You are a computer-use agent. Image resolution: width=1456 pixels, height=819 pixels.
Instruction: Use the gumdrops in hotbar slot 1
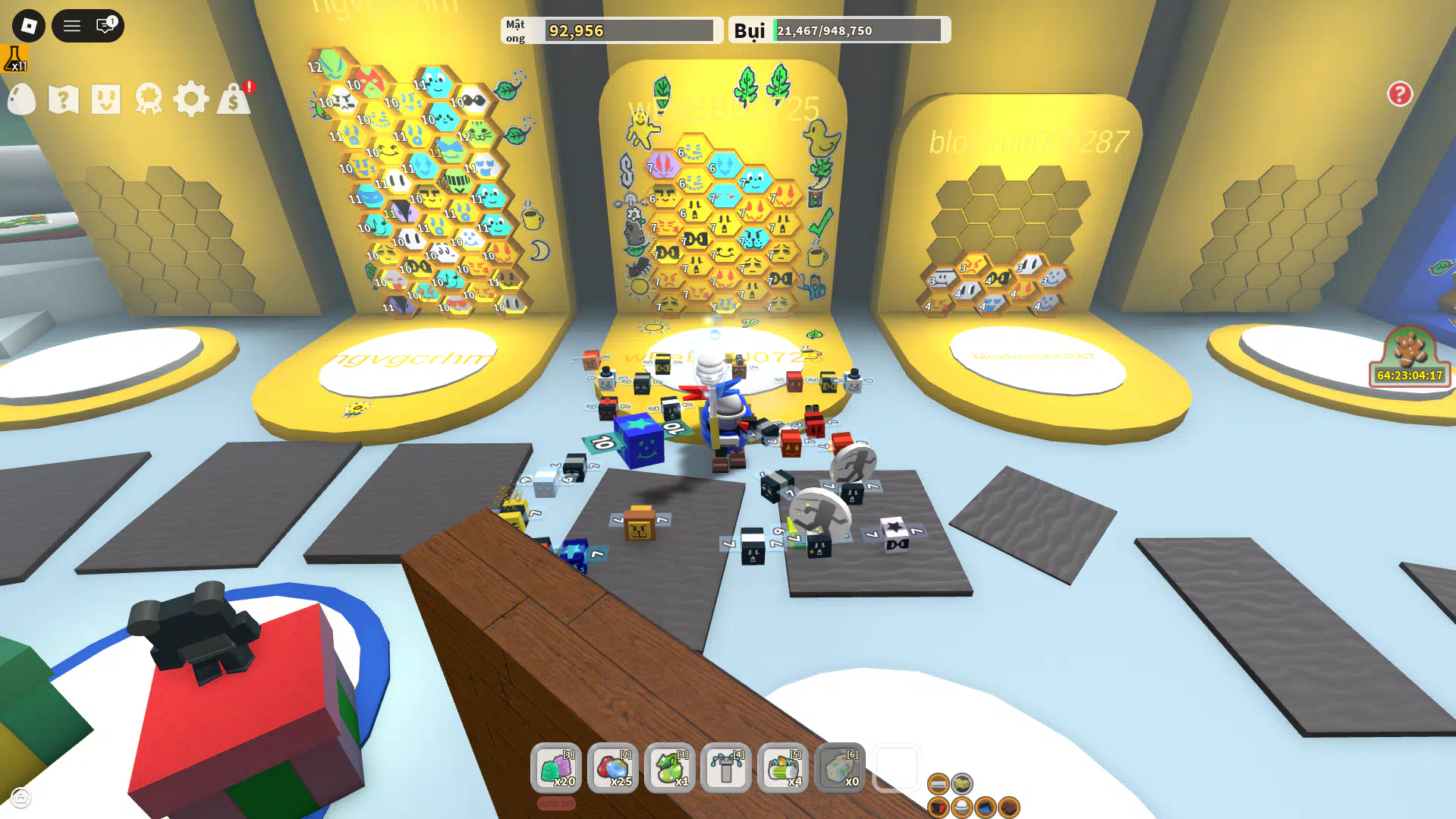pos(556,768)
